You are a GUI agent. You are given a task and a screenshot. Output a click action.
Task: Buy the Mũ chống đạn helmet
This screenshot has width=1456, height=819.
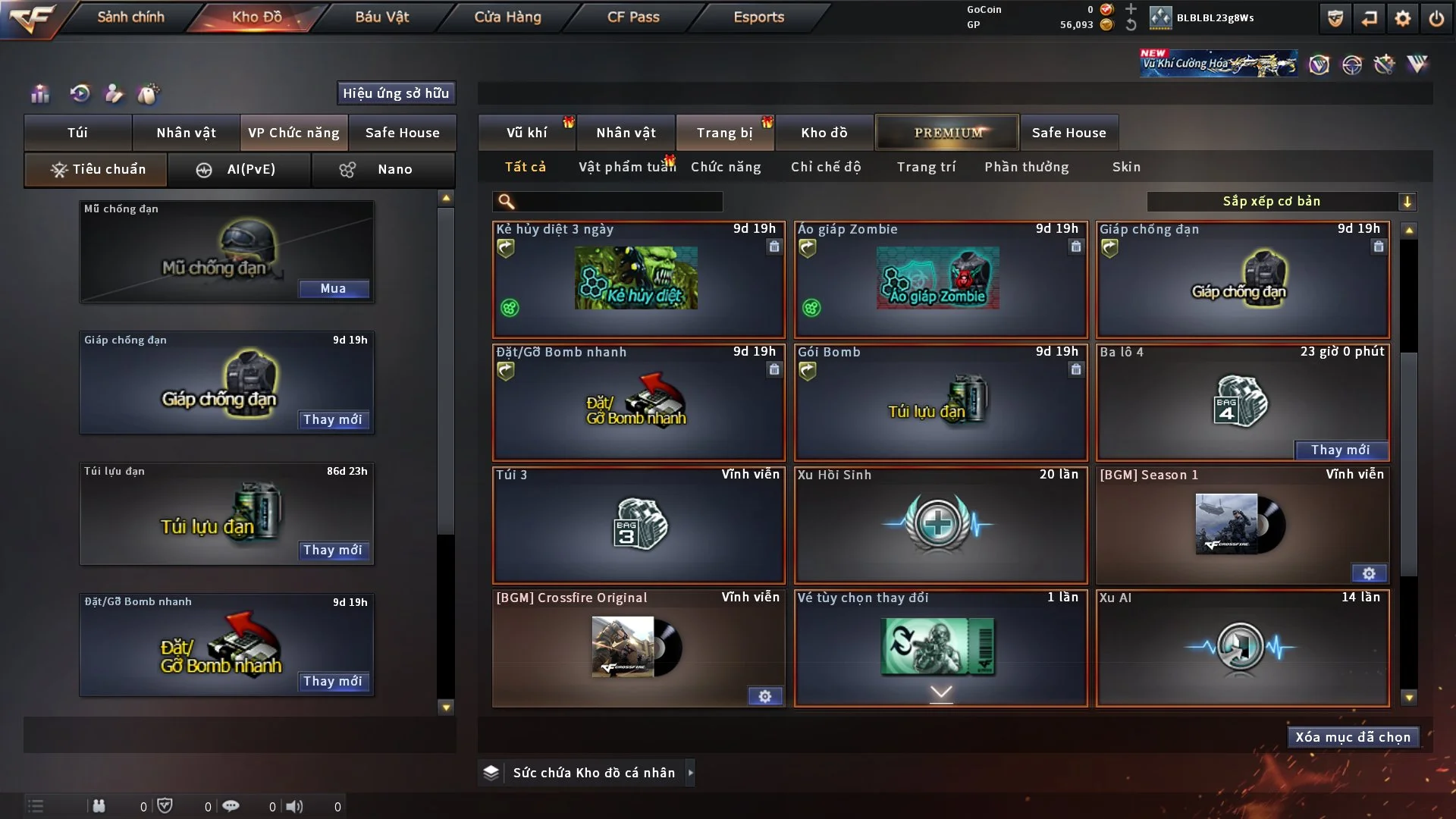(x=333, y=288)
